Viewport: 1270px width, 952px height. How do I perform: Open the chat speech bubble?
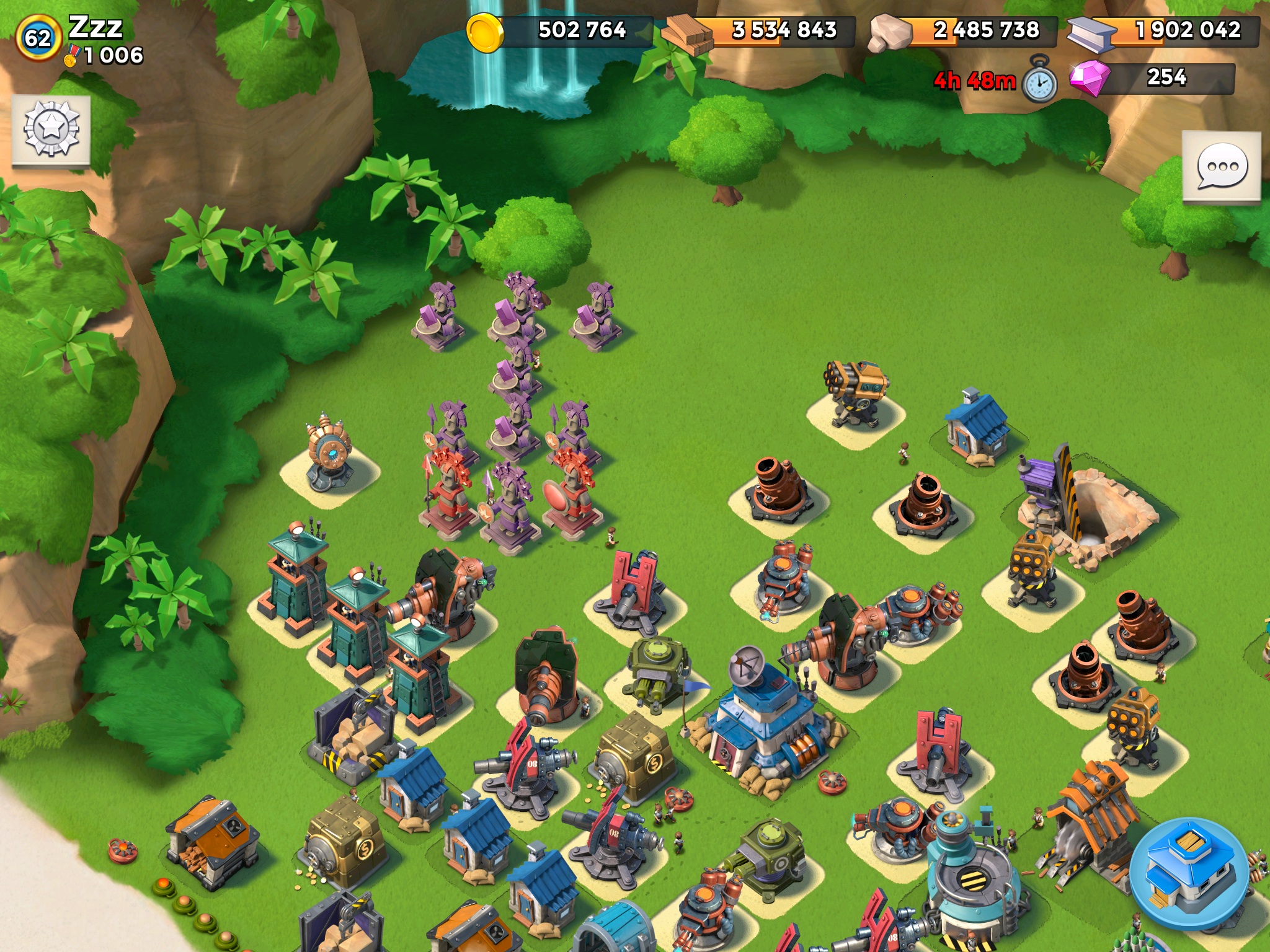[x=1222, y=166]
